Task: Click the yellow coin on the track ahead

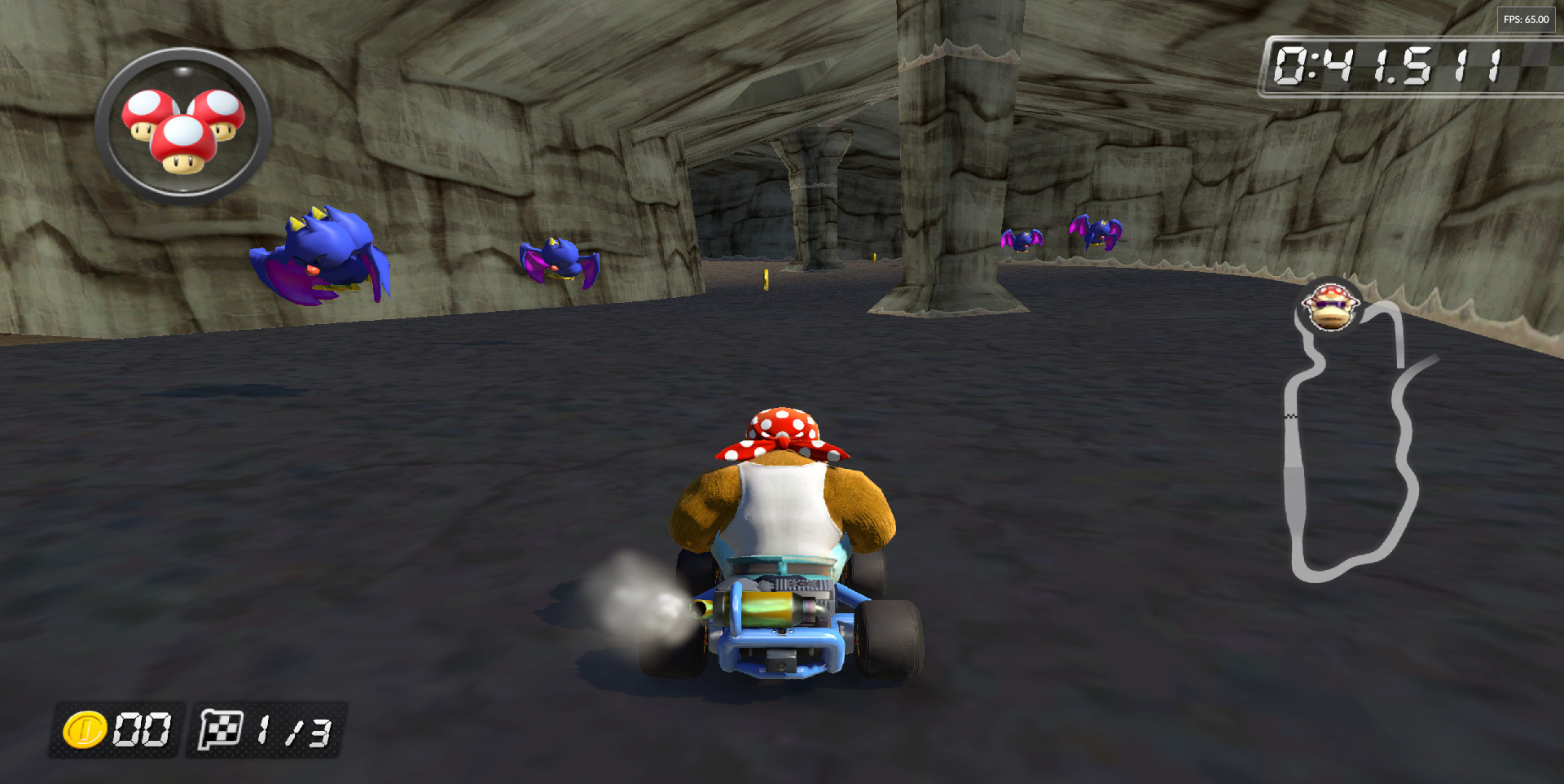Action: click(766, 278)
